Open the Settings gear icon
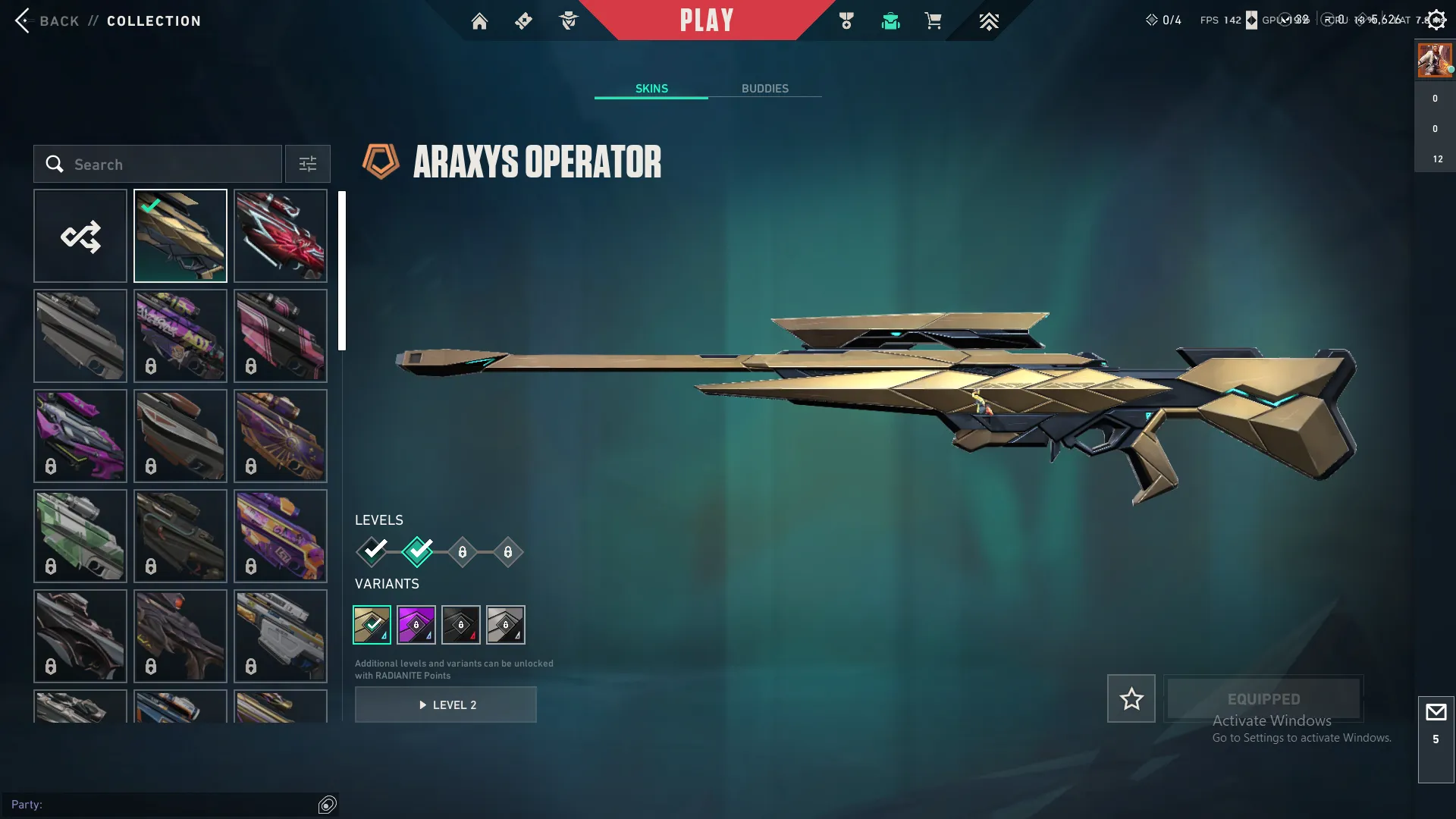The width and height of the screenshot is (1456, 819). tap(1436, 20)
